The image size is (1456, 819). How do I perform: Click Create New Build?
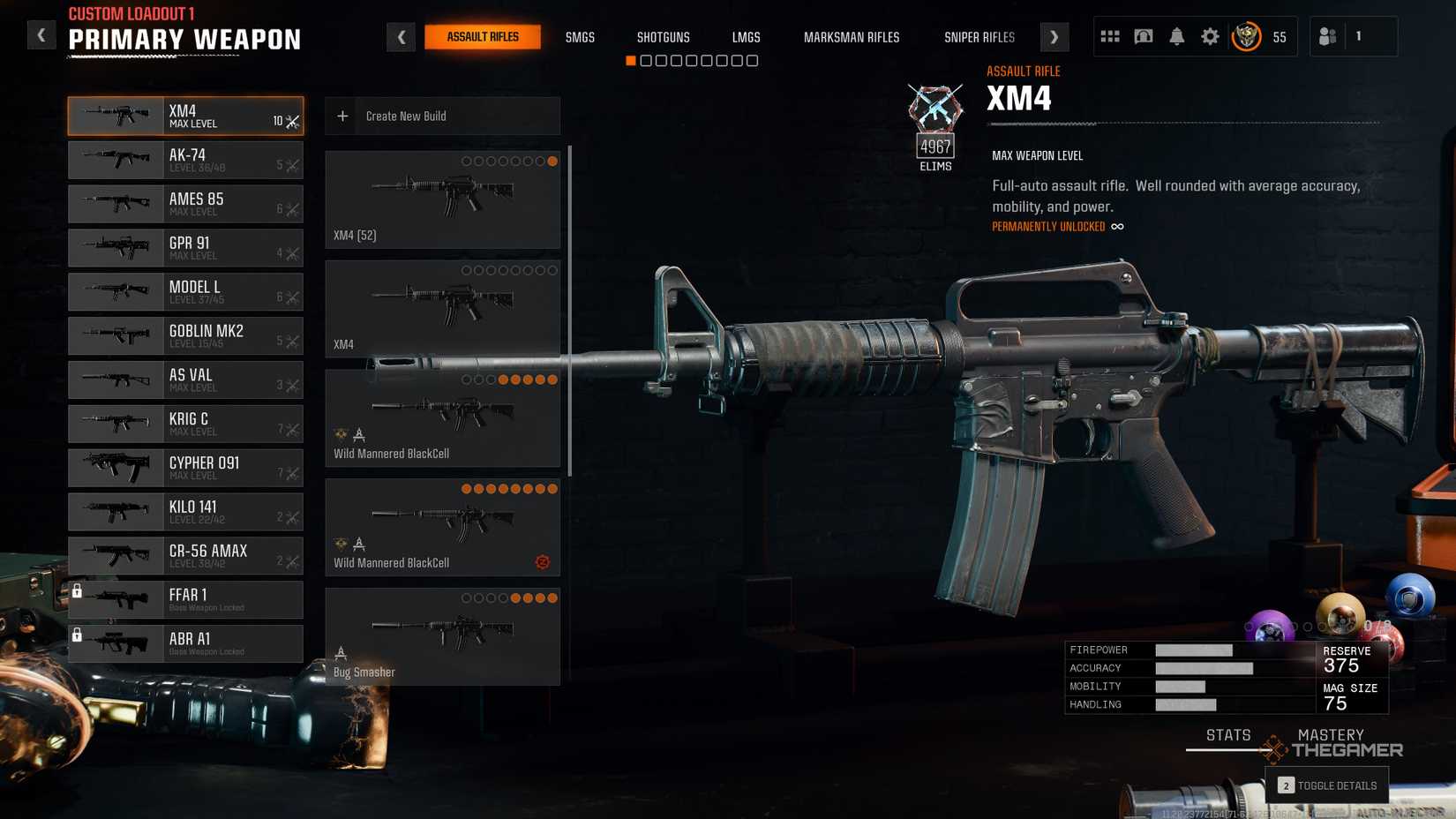coord(442,116)
